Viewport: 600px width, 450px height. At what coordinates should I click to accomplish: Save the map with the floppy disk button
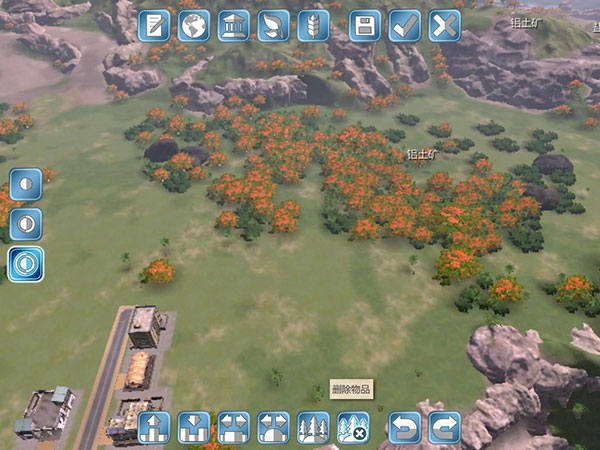point(366,25)
